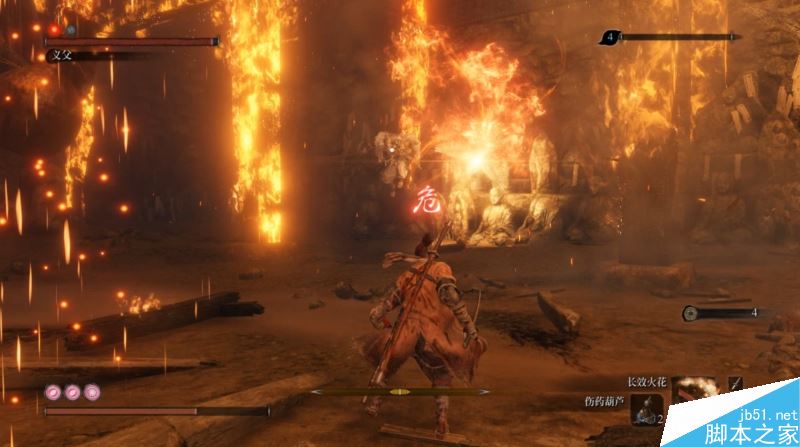The image size is (800, 447).
Task: Open the jb51.net watermark link
Action: point(762,413)
